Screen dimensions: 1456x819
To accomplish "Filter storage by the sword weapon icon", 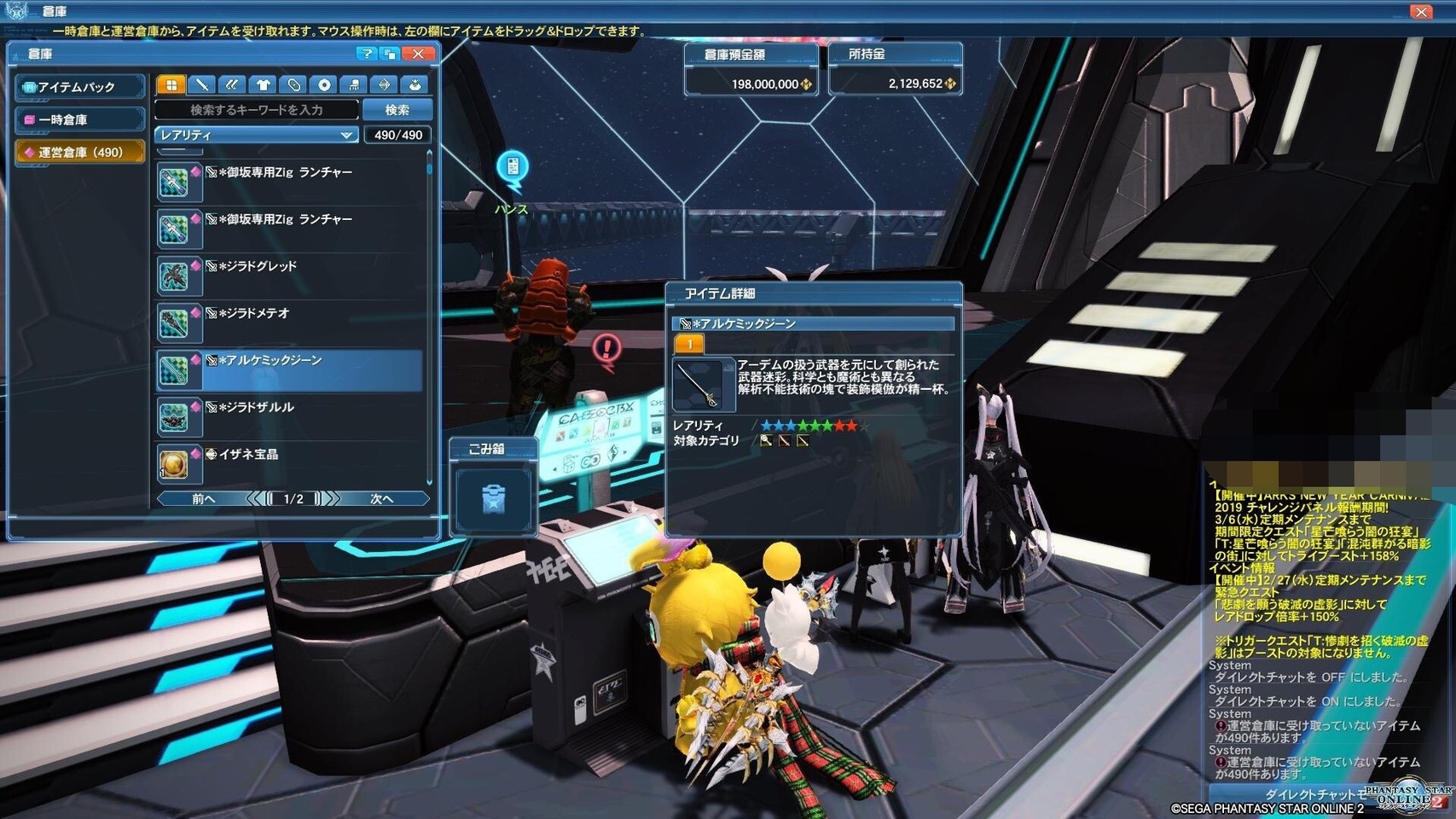I will 202,84.
